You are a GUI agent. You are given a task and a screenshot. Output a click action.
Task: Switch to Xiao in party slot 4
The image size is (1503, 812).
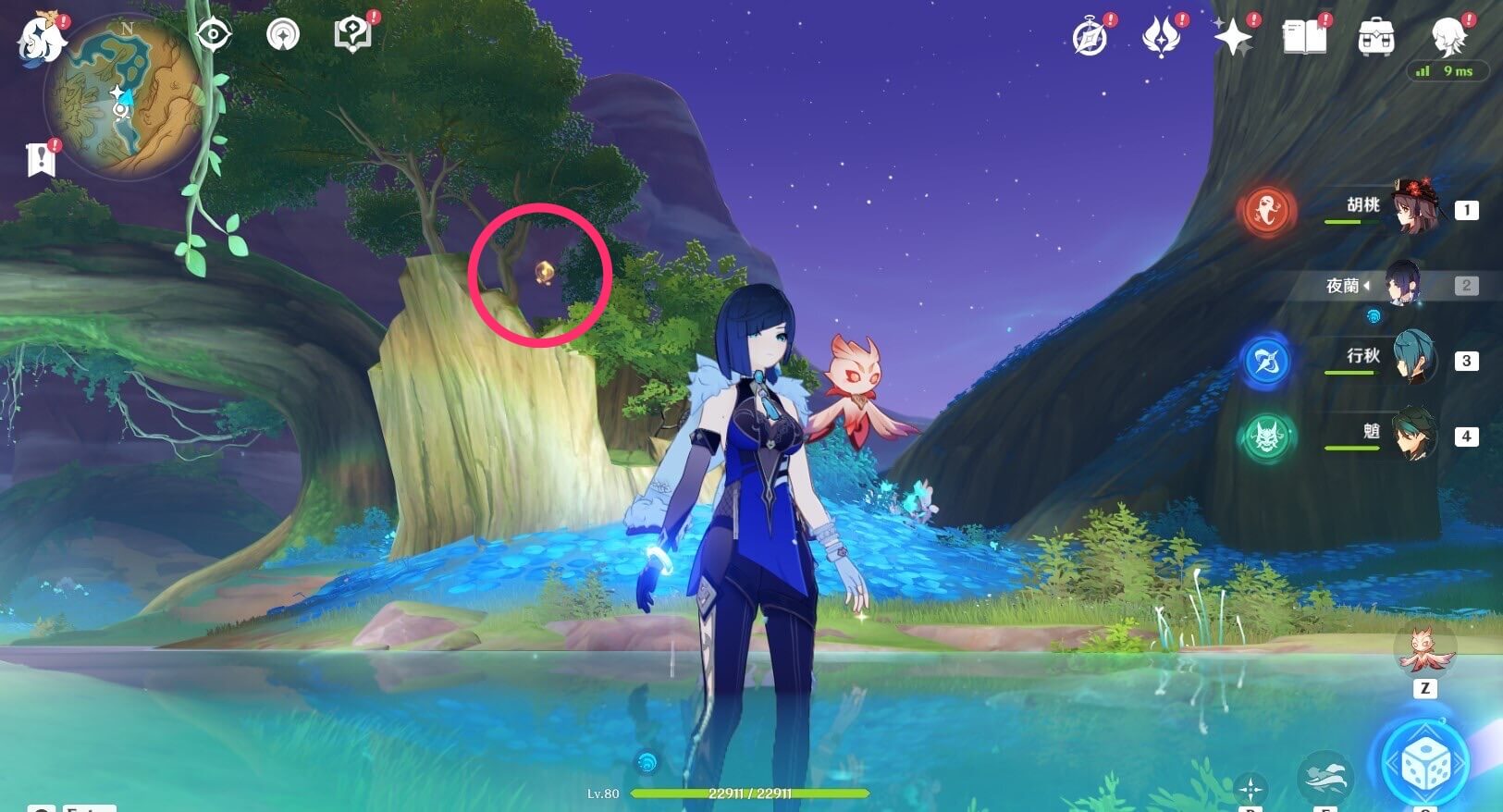[1414, 435]
